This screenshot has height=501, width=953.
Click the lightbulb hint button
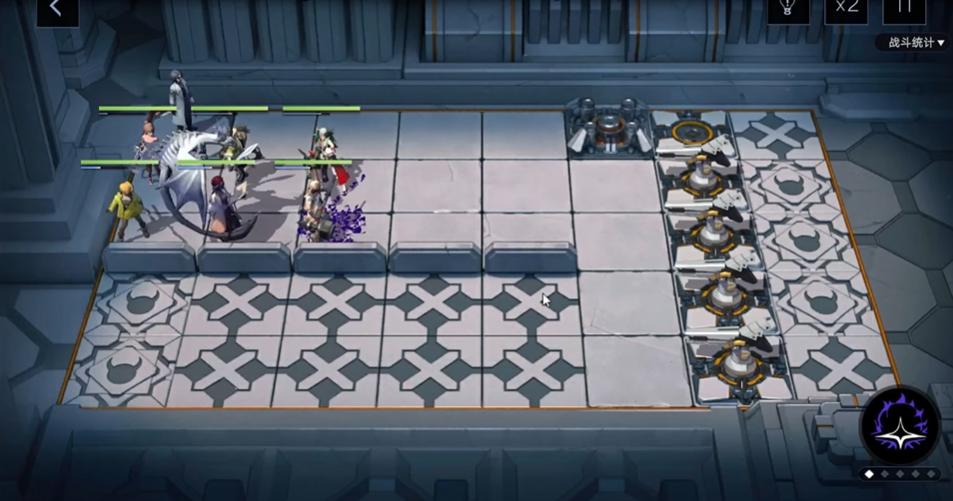(x=787, y=8)
